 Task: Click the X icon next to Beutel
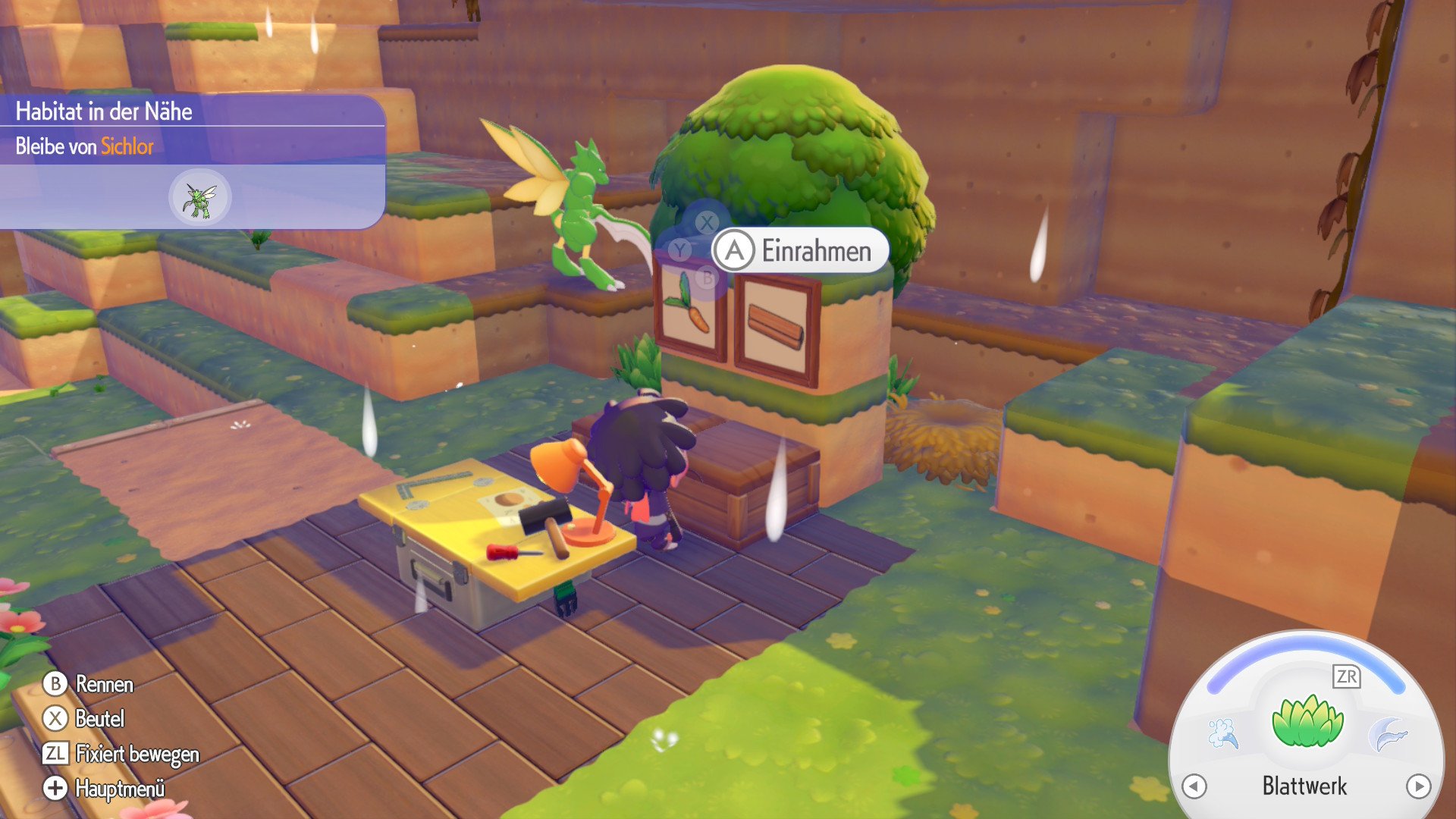tap(53, 719)
